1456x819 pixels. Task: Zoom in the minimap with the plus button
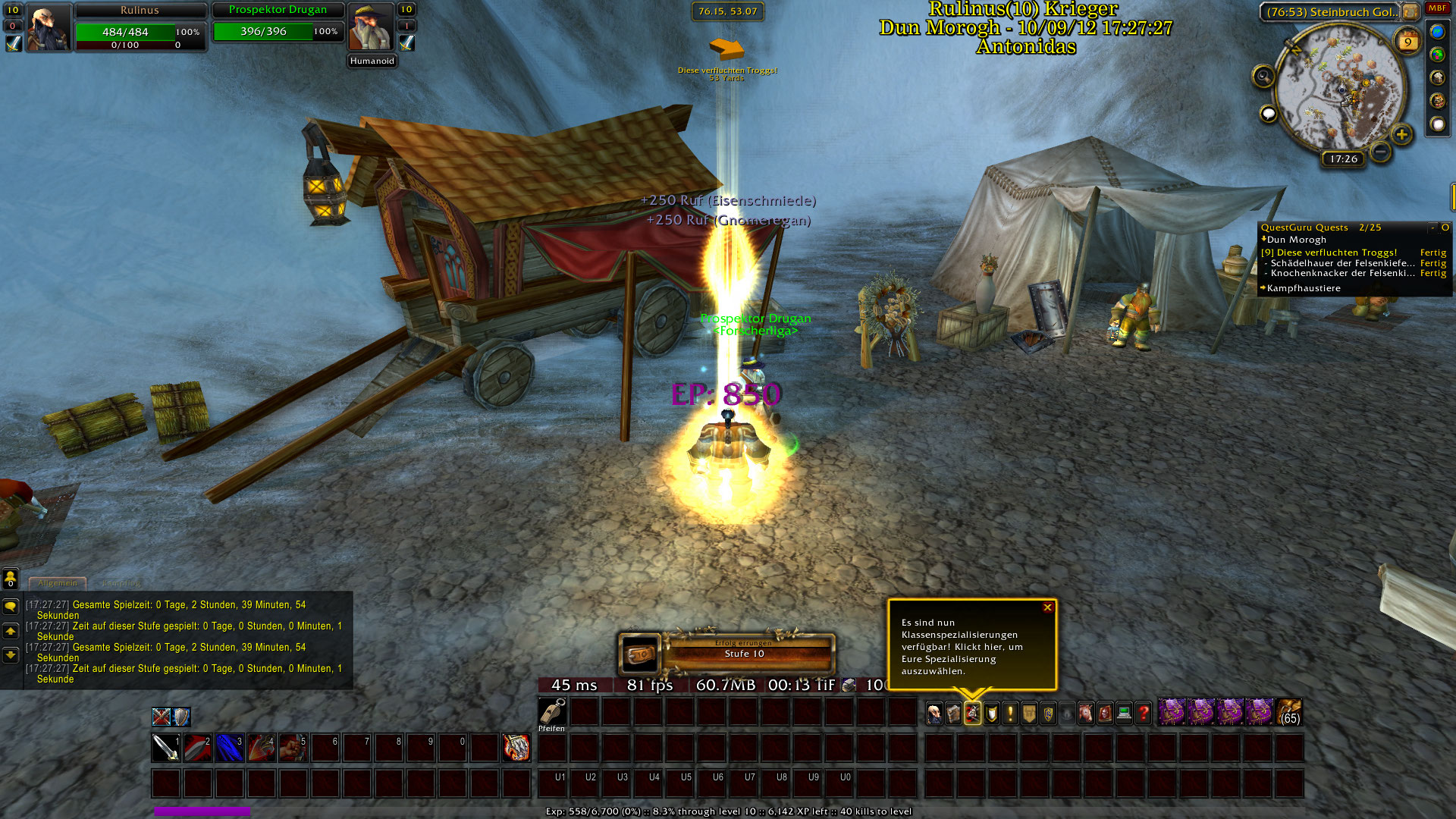[x=1401, y=135]
